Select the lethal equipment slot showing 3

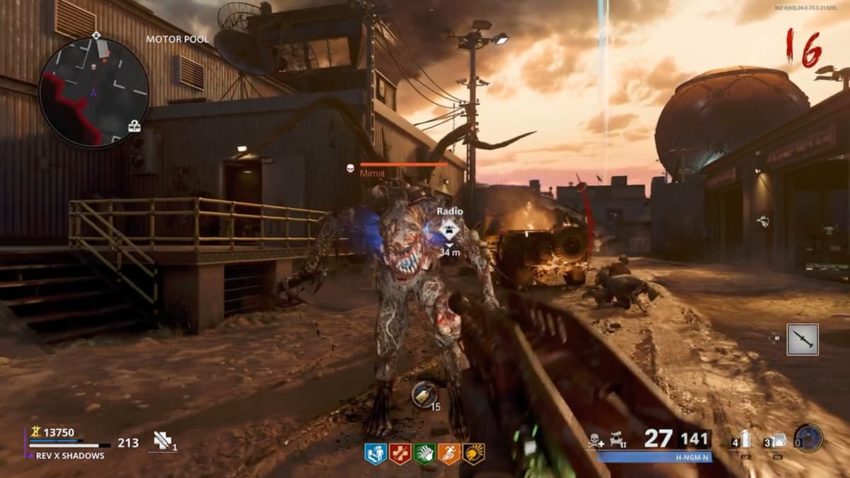(776, 440)
